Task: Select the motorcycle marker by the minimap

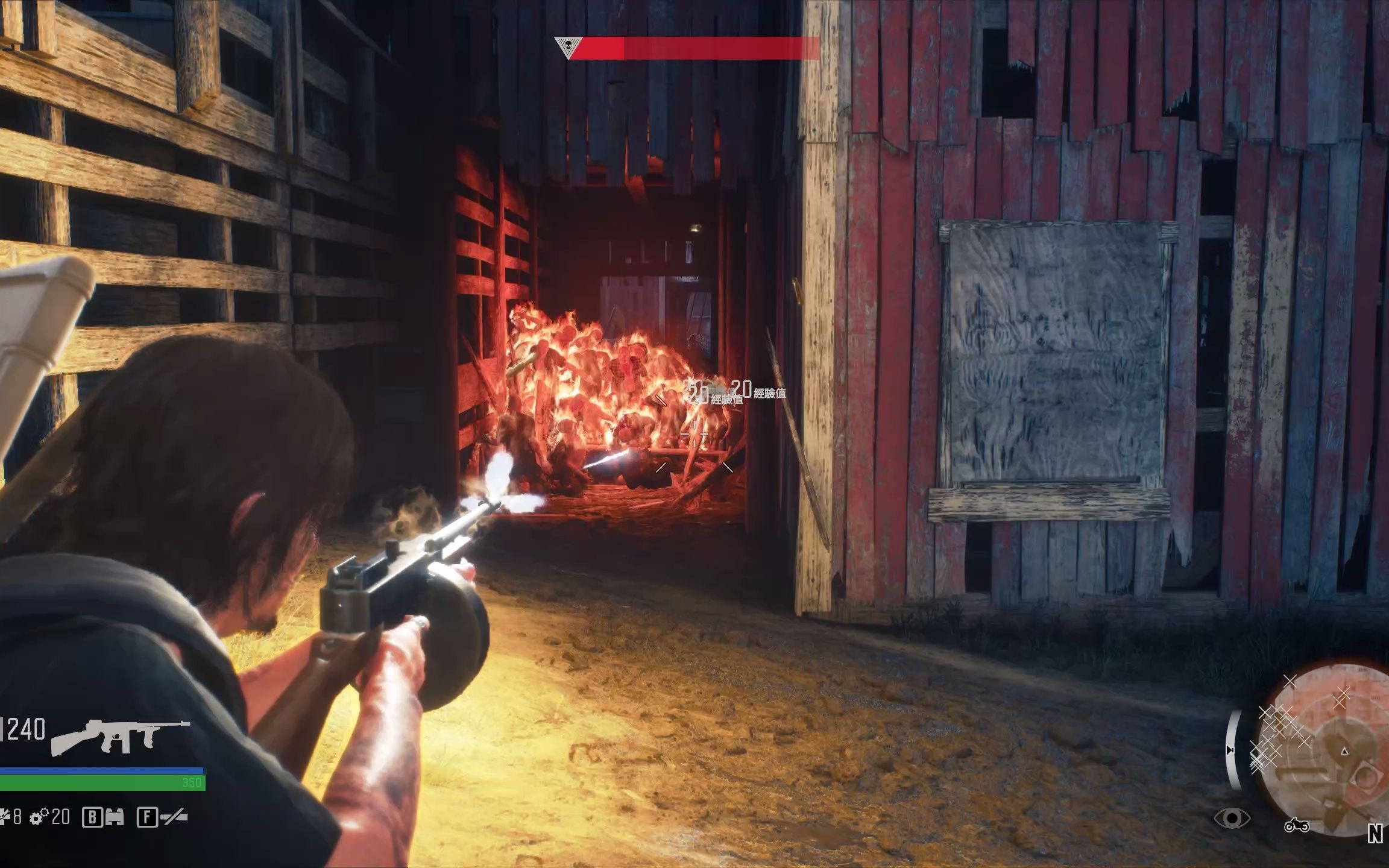Action: click(x=1296, y=826)
